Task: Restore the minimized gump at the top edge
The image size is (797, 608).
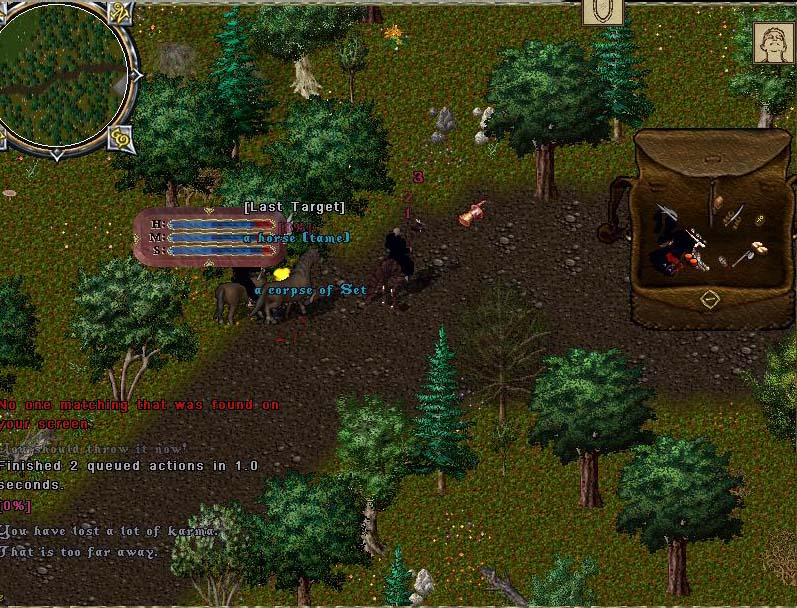Action: pos(603,11)
